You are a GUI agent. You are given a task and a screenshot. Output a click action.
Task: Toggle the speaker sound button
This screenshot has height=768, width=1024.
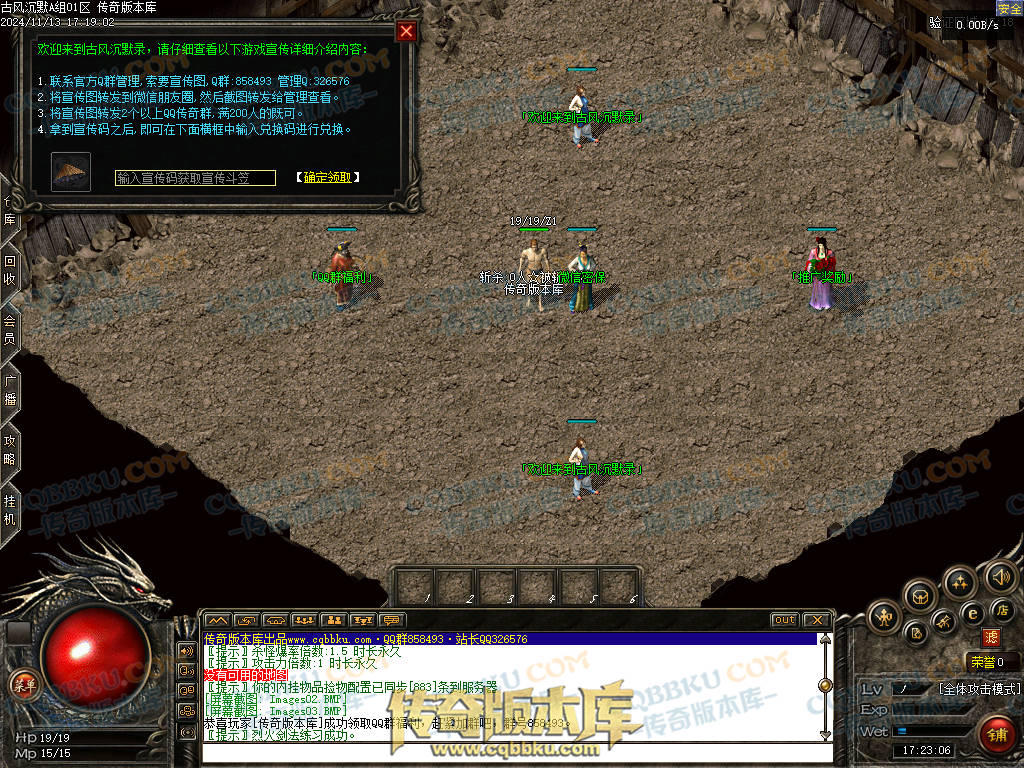(1000, 576)
